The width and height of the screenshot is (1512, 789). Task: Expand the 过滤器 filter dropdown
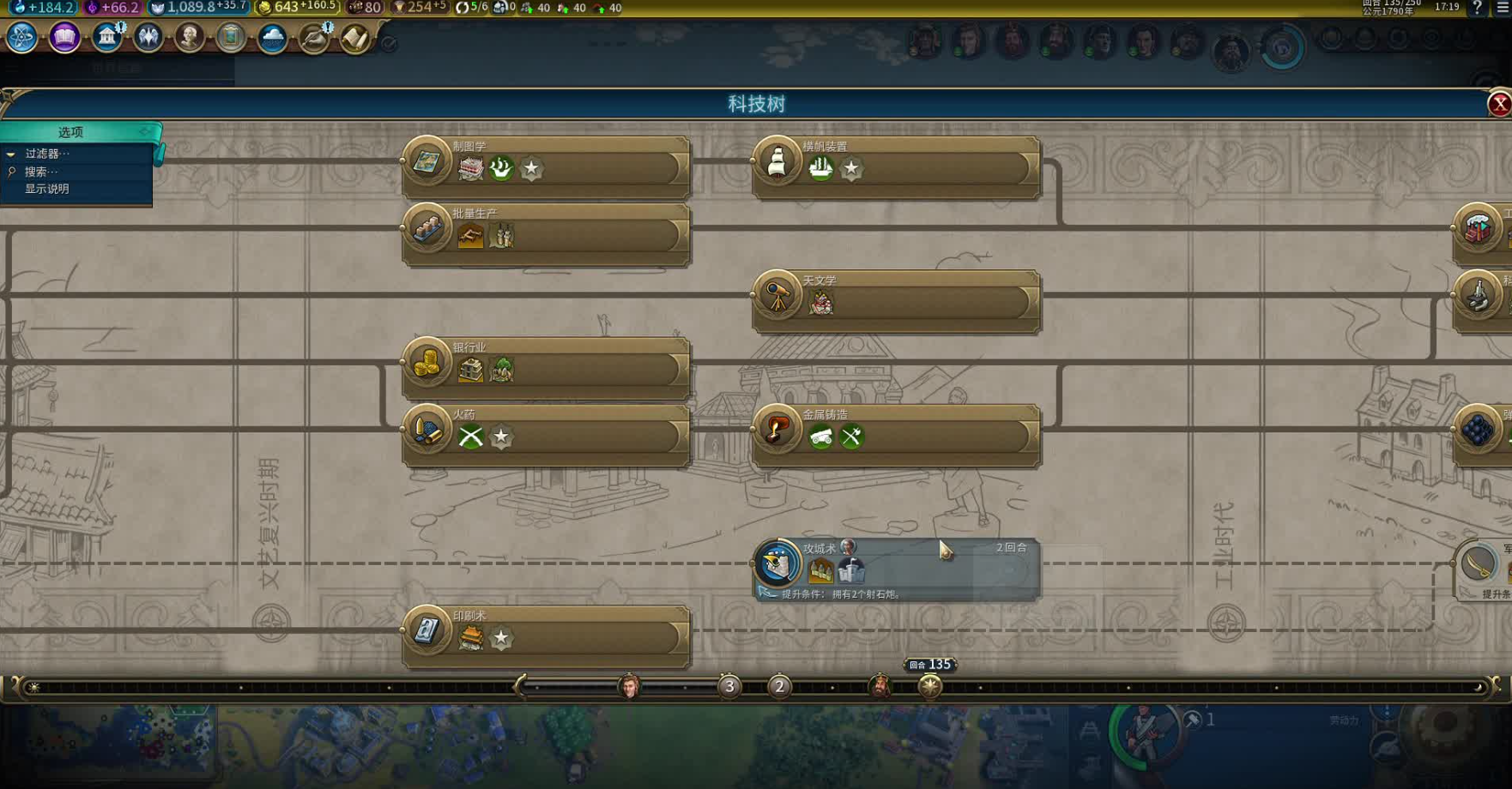click(x=46, y=154)
